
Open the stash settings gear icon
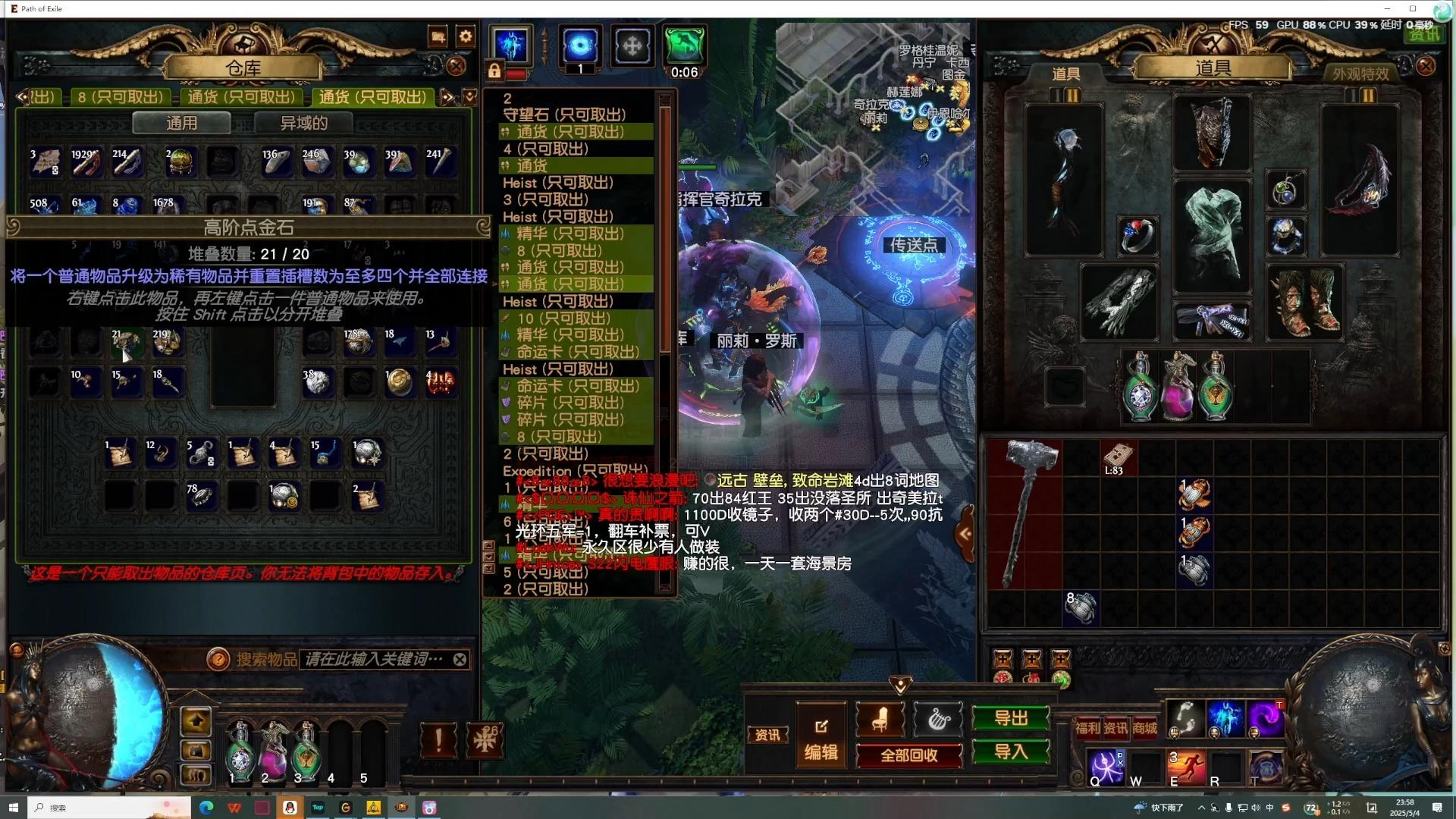point(465,36)
